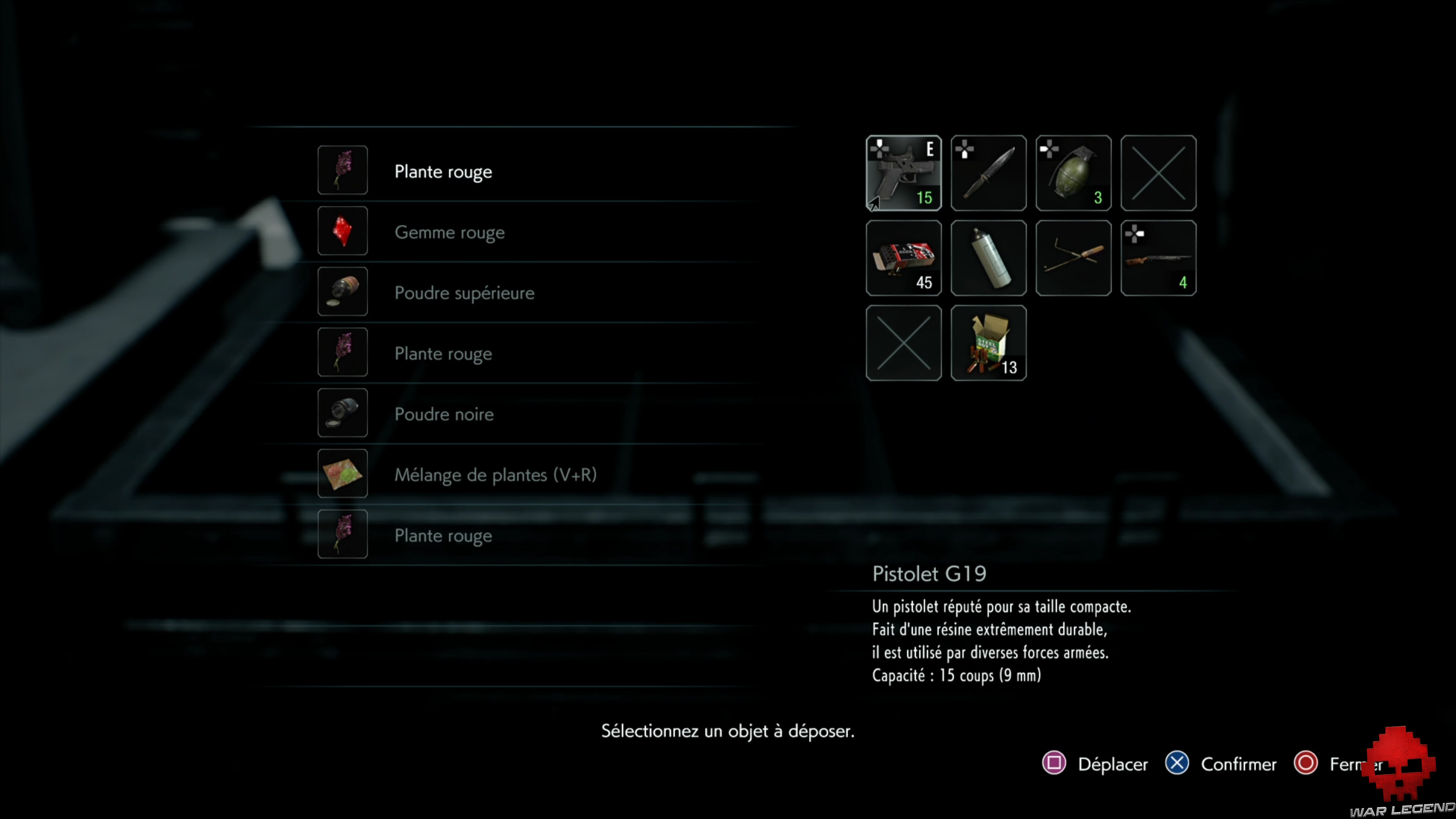Click the handgun ammo box slot
This screenshot has height=819, width=1456.
(903, 258)
